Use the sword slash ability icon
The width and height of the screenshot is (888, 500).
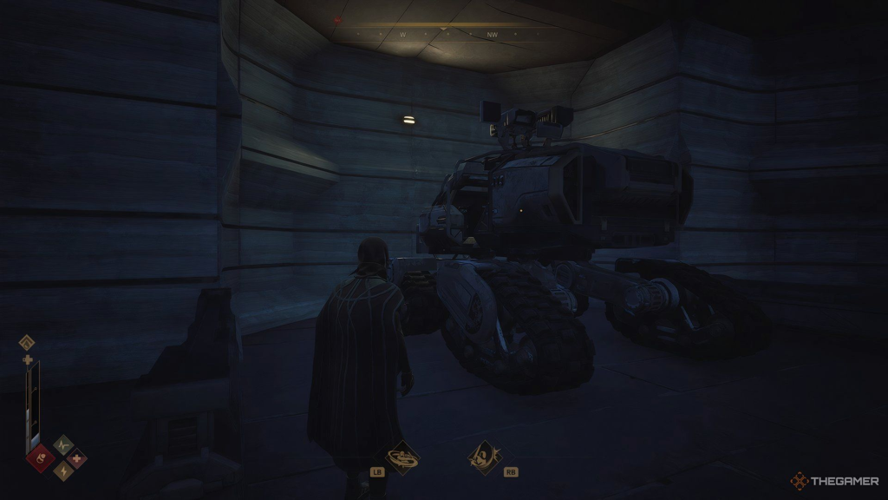pyautogui.click(x=484, y=457)
